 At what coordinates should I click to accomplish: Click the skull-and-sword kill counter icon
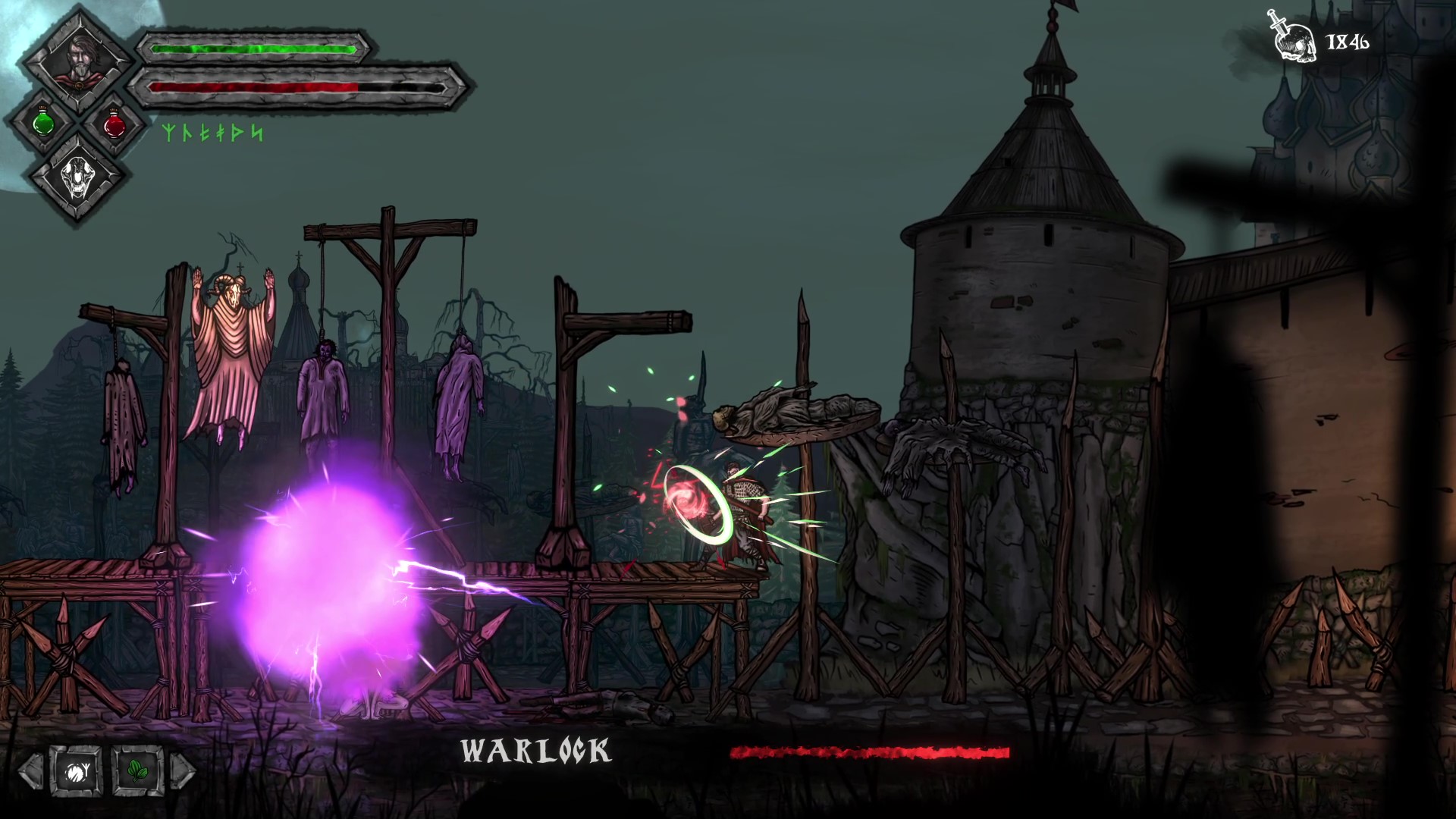1295,38
